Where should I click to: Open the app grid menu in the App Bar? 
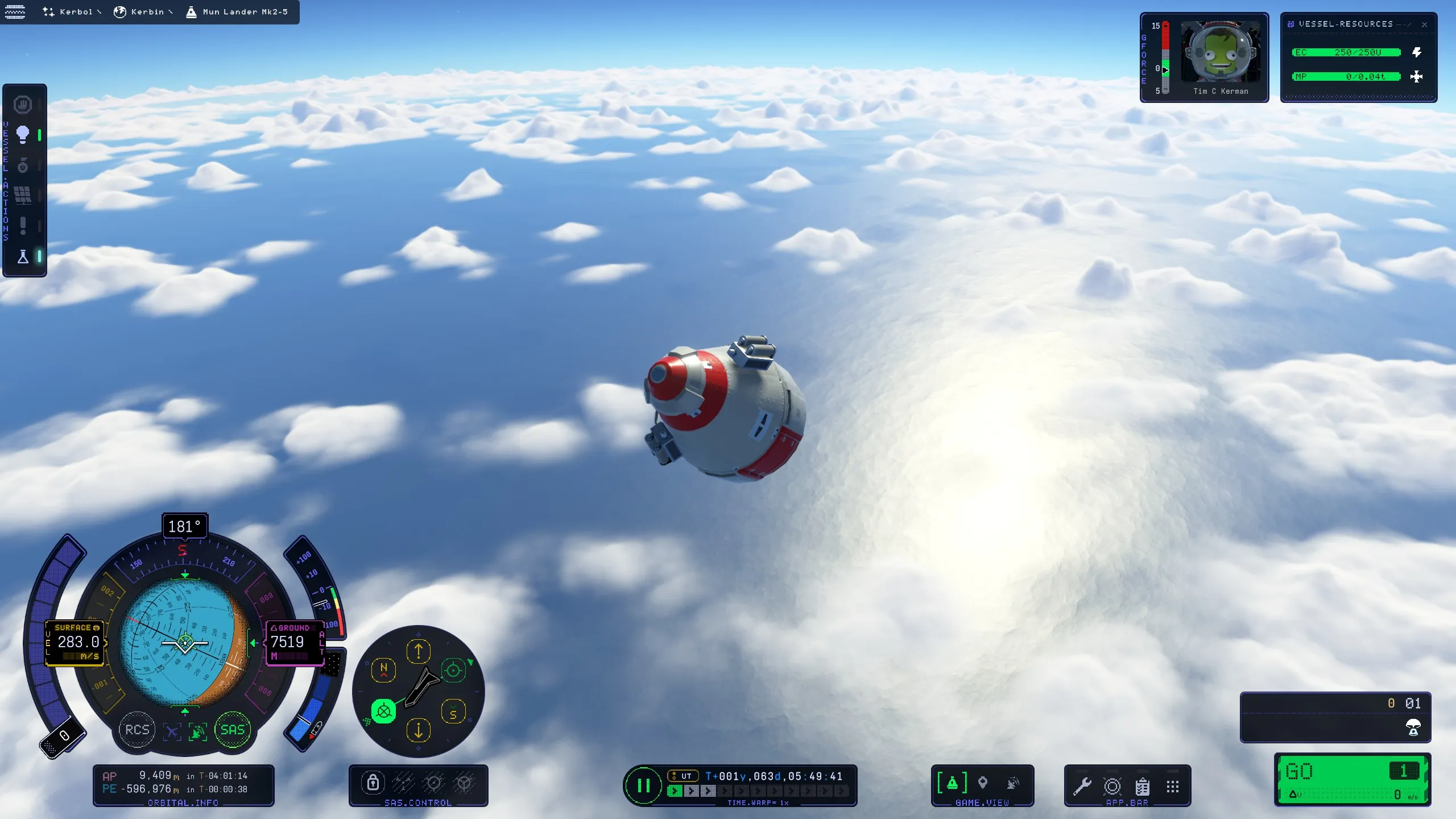coord(1173,785)
